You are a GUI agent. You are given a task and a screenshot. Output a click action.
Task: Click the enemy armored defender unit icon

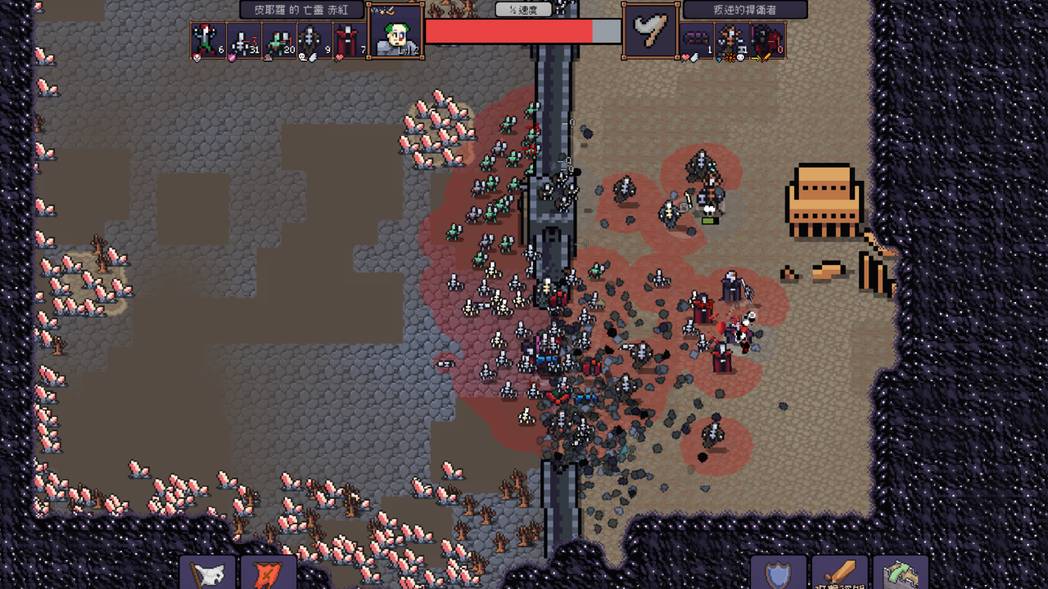click(x=732, y=41)
